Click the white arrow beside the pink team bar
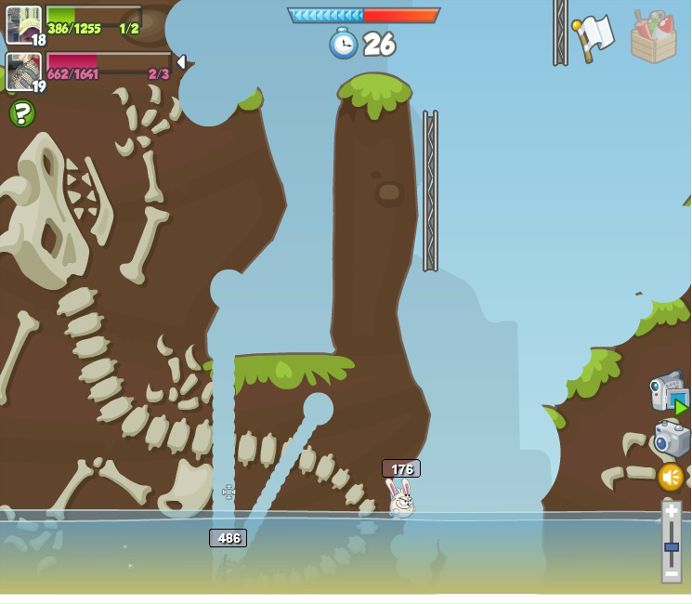692x604 pixels. tap(181, 62)
